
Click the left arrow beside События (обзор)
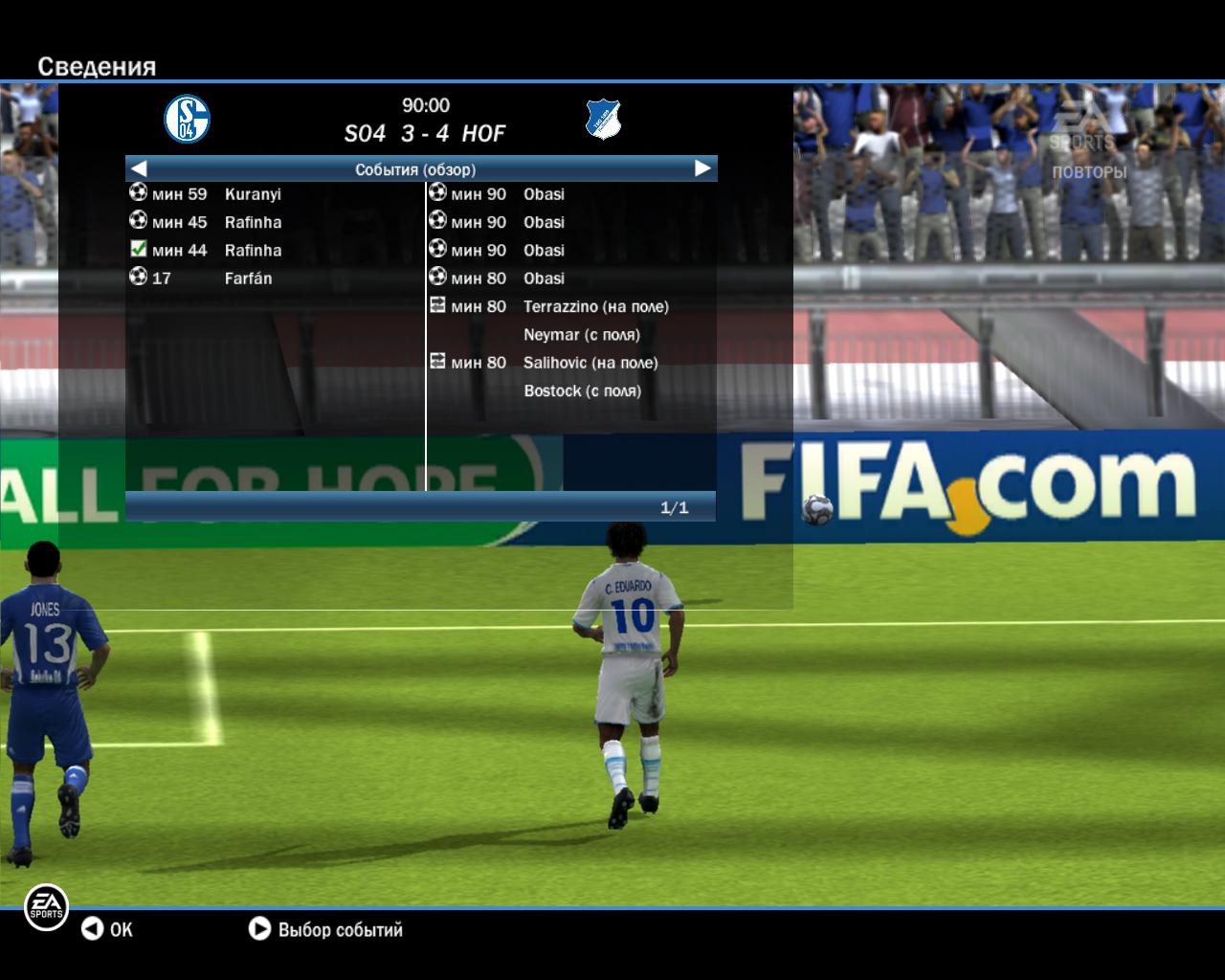point(139,168)
